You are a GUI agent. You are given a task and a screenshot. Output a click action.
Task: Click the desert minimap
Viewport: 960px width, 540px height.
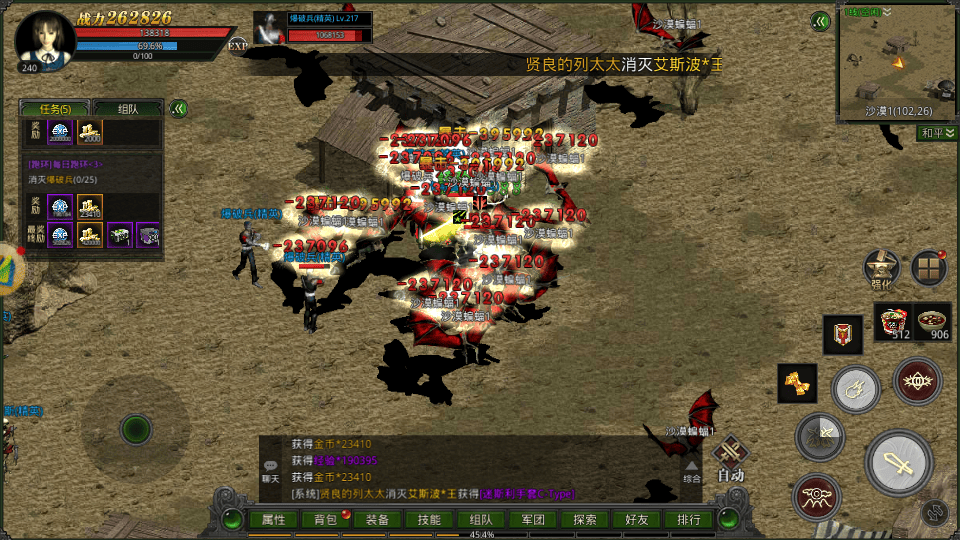point(898,63)
